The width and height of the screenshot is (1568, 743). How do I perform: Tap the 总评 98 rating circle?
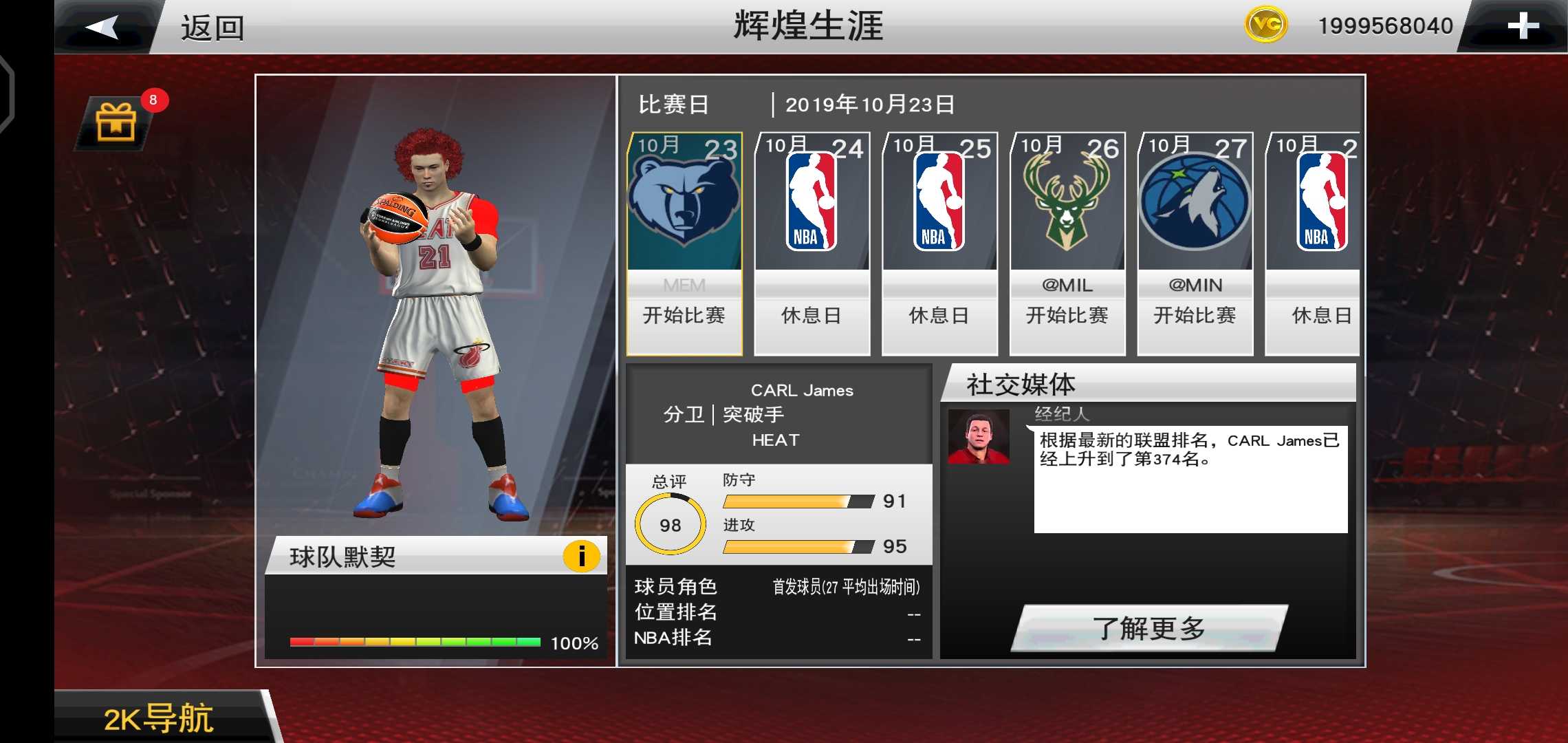click(671, 524)
